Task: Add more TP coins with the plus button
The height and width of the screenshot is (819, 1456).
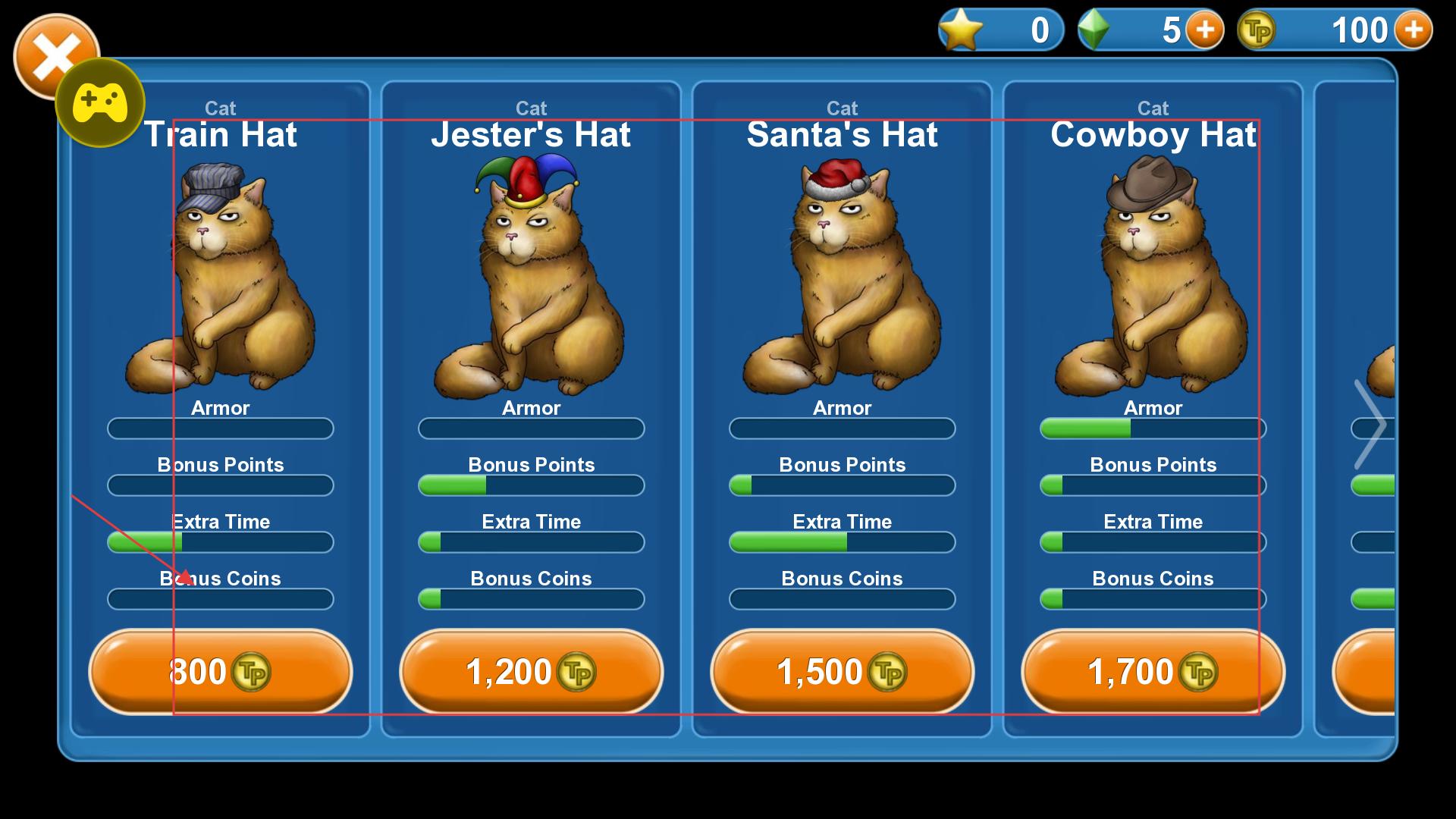Action: click(x=1413, y=30)
